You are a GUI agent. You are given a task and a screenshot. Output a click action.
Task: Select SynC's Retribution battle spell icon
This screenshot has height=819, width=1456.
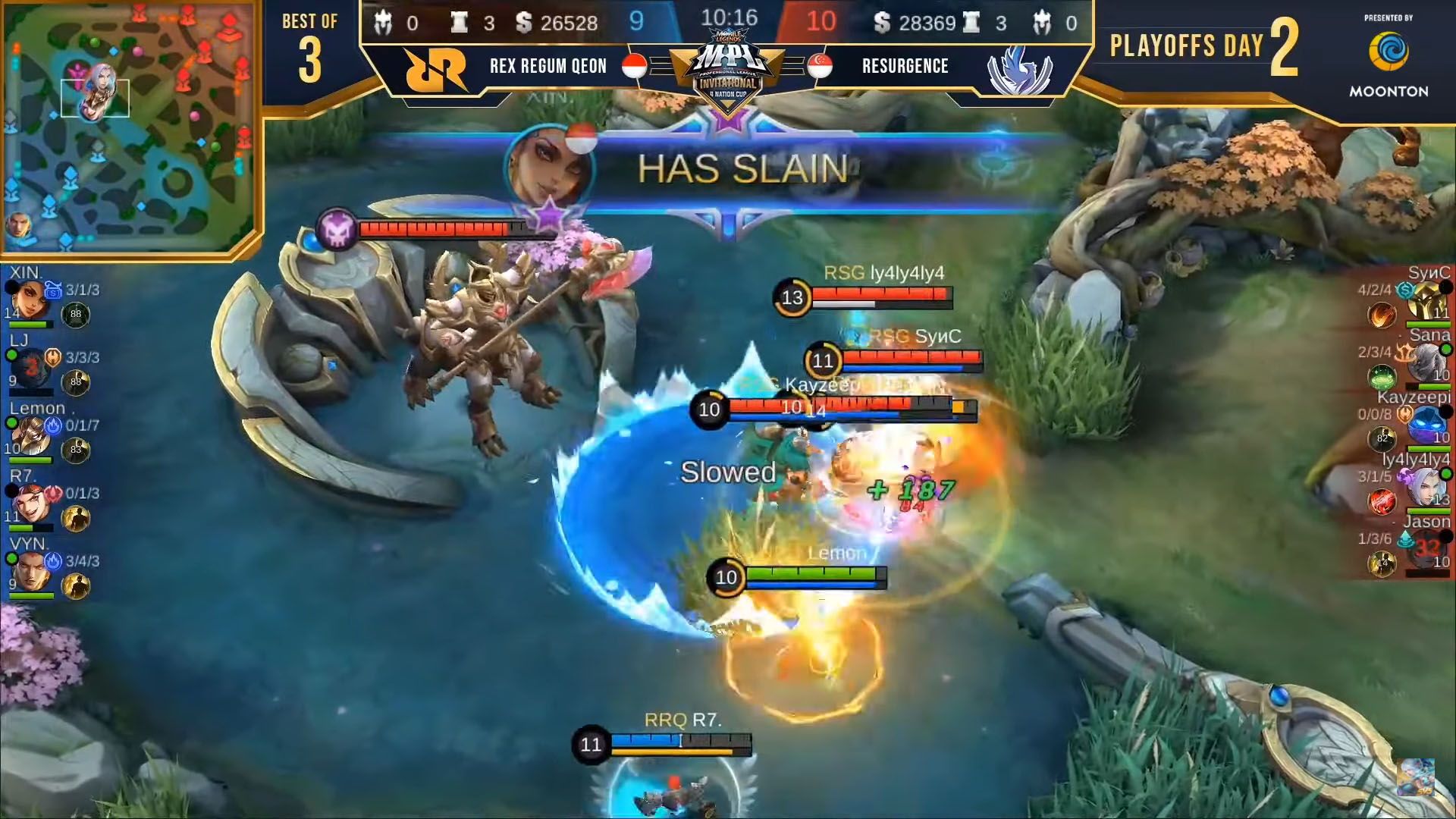(1382, 314)
